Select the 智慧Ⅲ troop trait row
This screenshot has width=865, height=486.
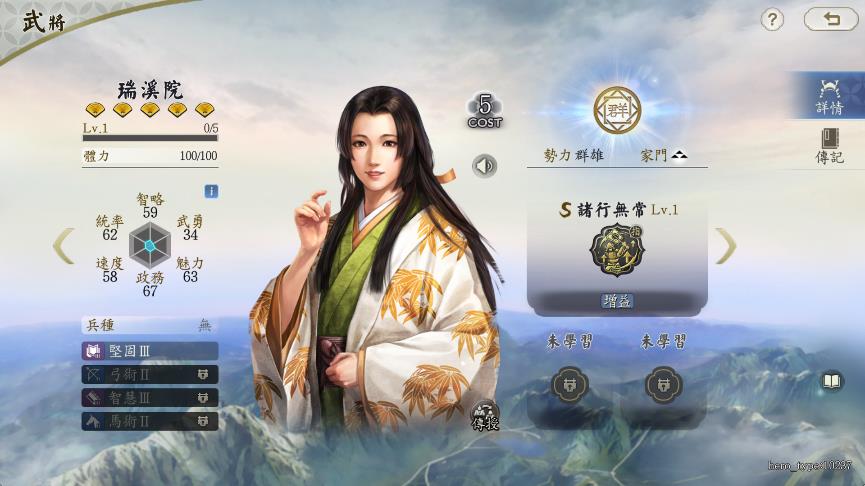[150, 397]
